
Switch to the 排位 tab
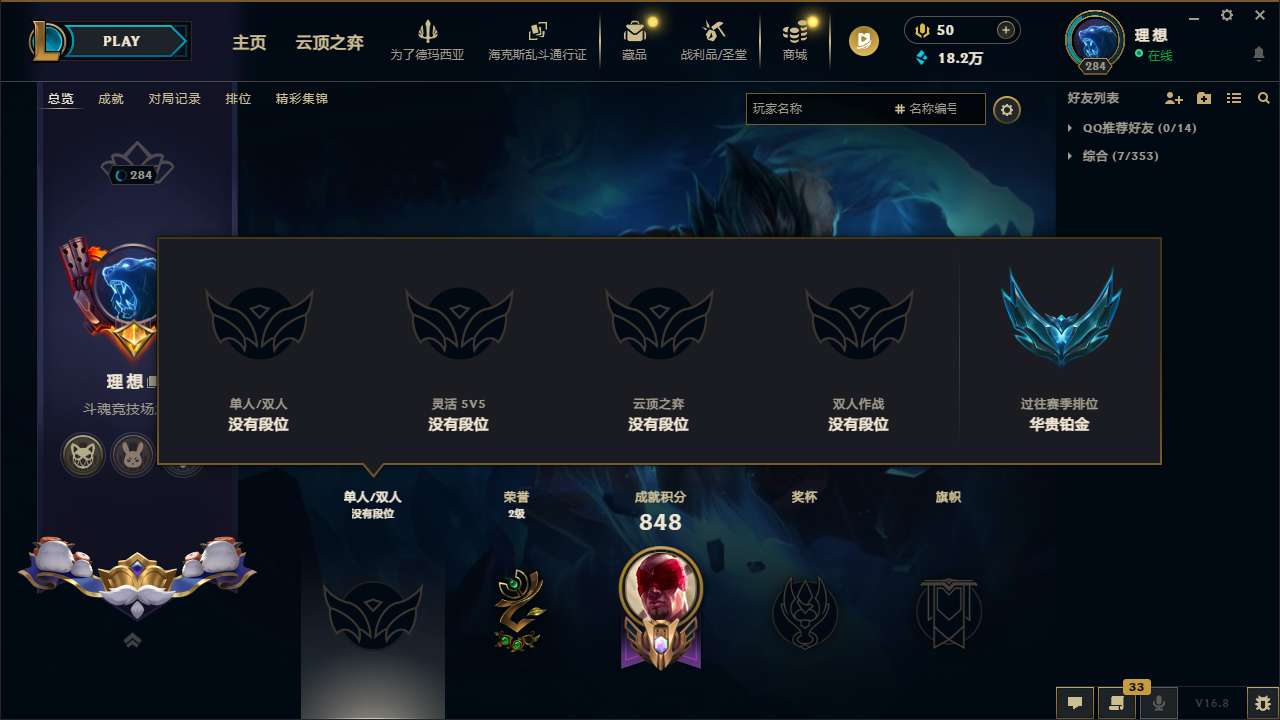coord(238,99)
